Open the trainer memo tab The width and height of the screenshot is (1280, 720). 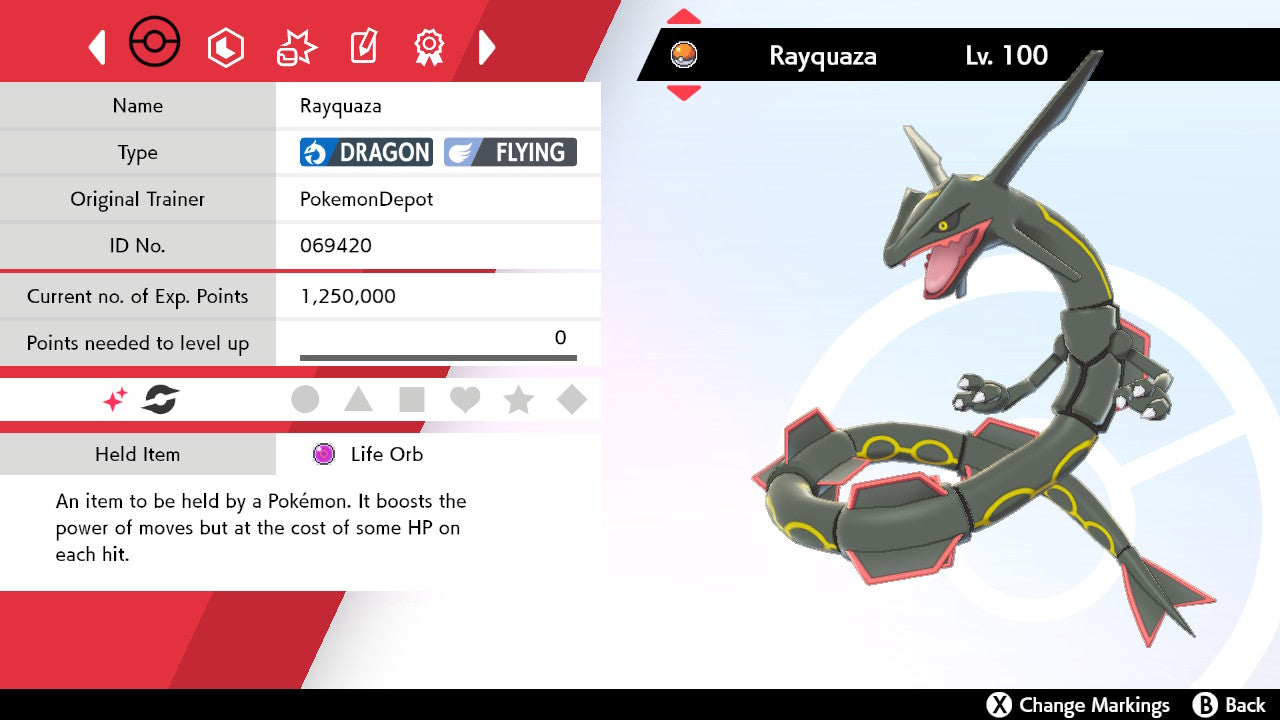coord(362,47)
